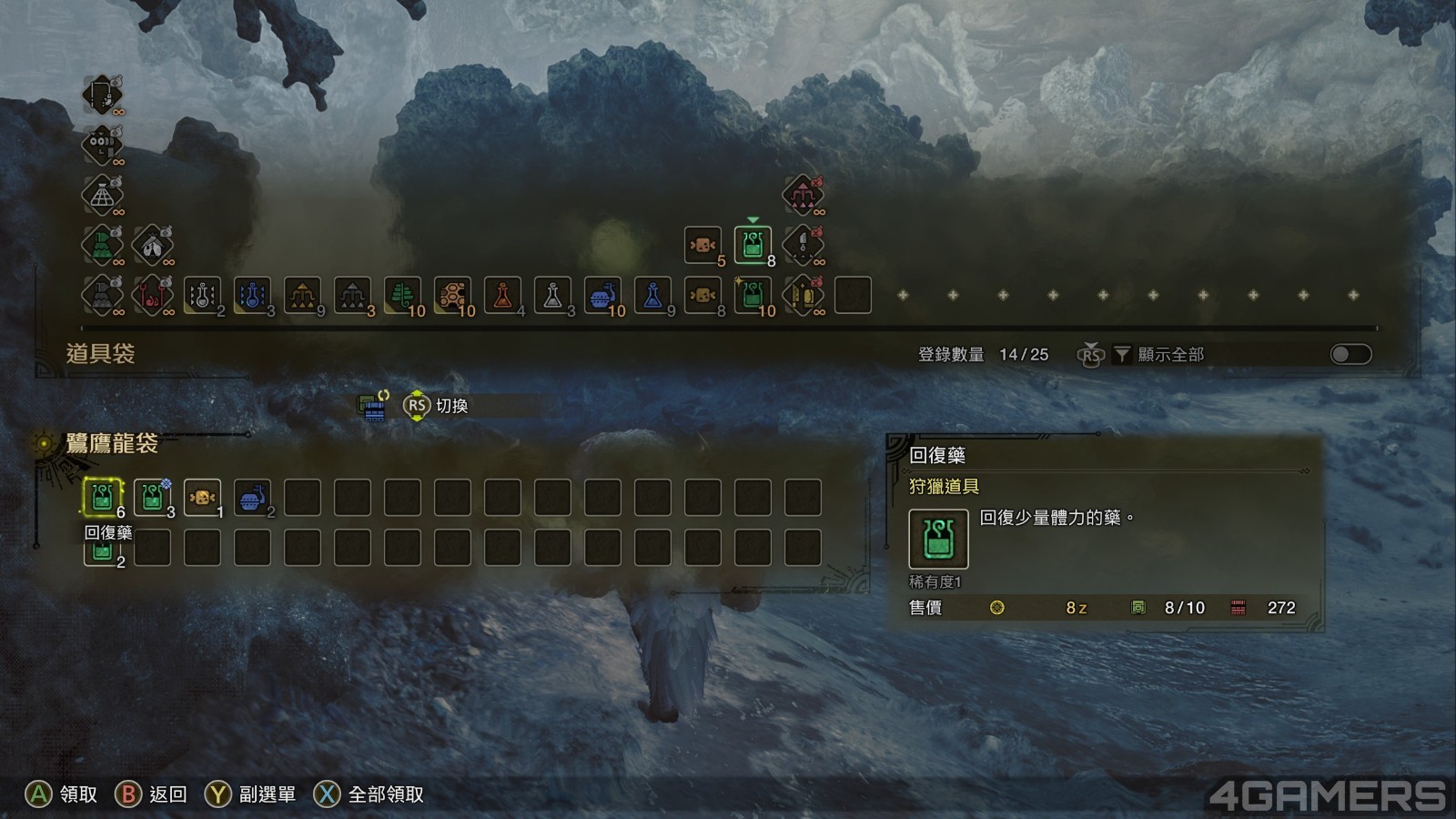This screenshot has width=1456, height=819.
Task: Select the orange ration with count 1
Action: pos(202,498)
